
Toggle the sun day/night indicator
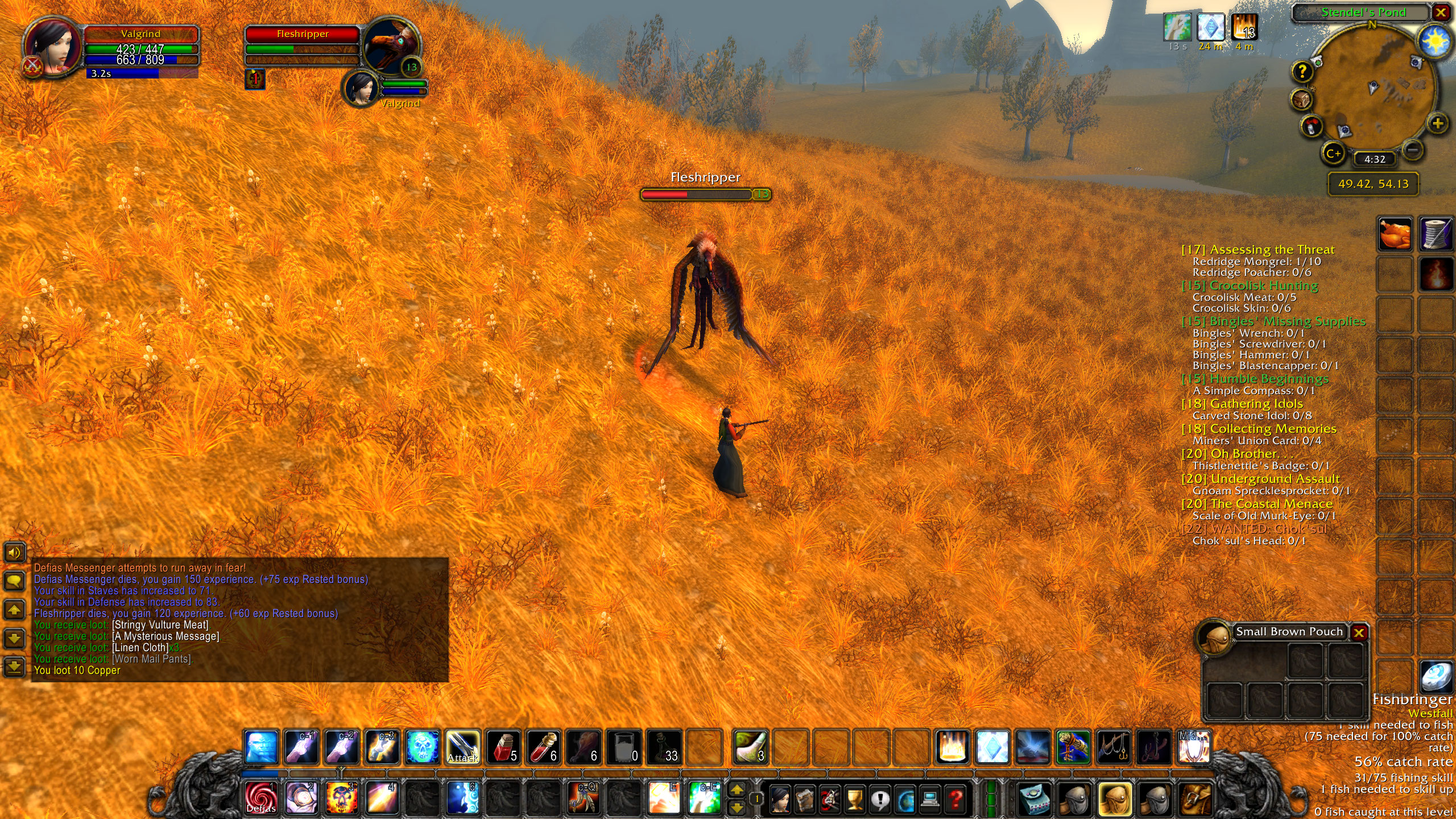(x=1434, y=42)
